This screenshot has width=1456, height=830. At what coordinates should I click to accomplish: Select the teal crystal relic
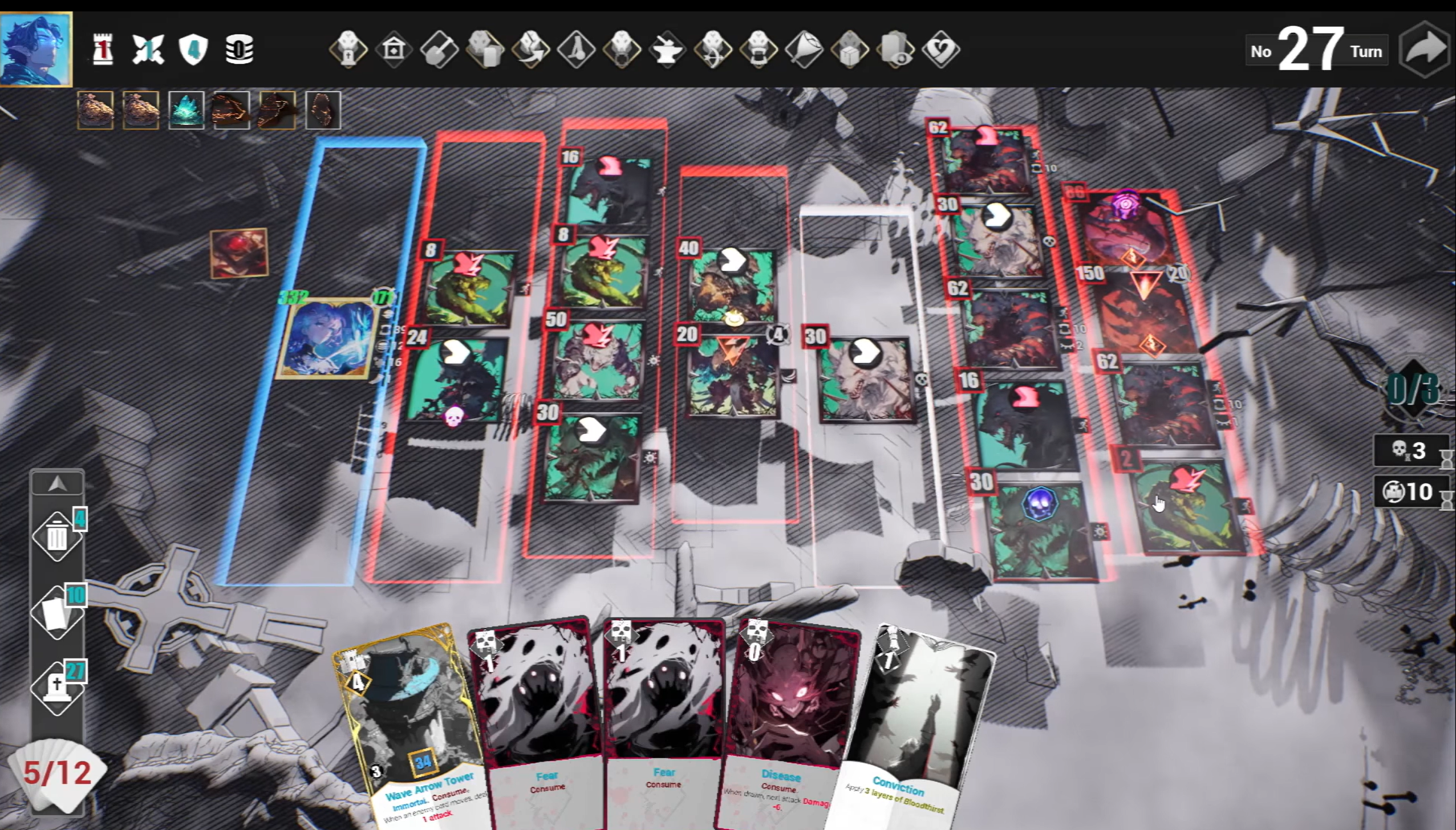[x=186, y=109]
